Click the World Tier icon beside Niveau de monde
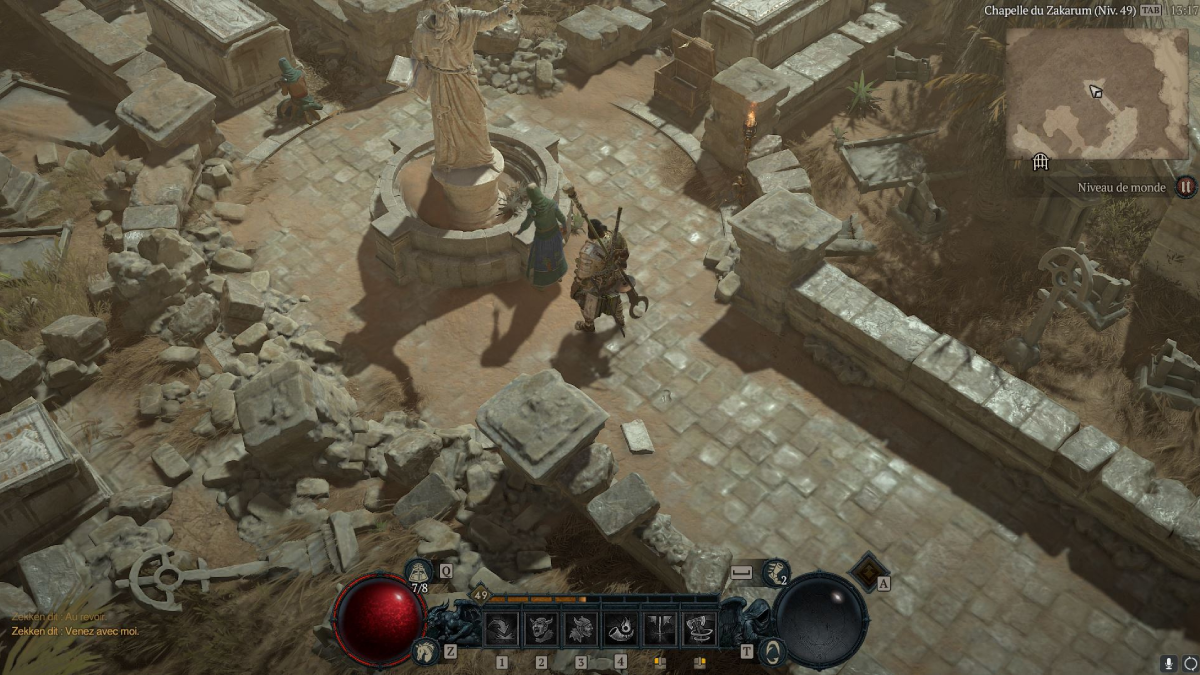The height and width of the screenshot is (675, 1200). pyautogui.click(x=1185, y=187)
